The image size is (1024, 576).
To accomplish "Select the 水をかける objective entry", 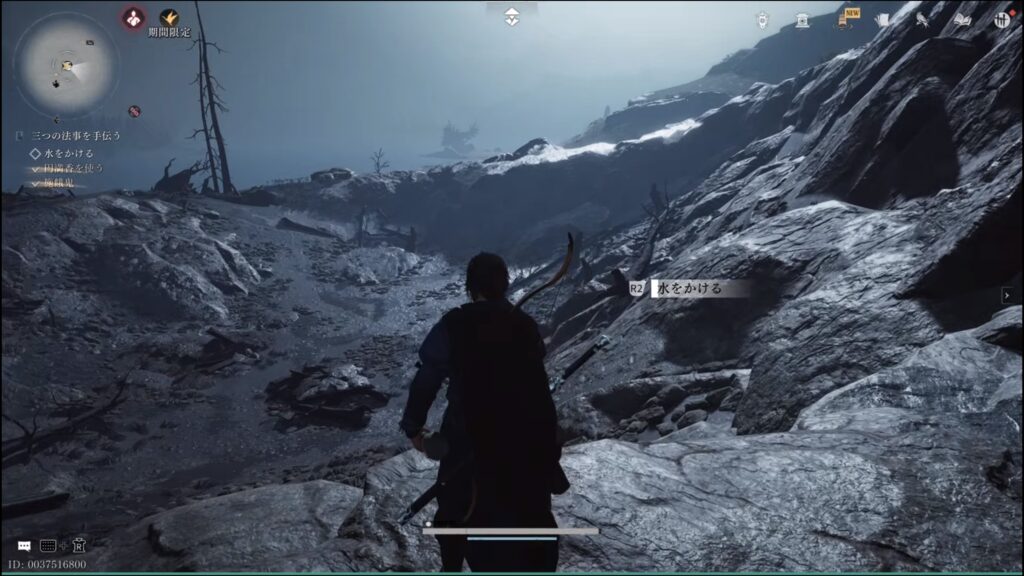I will [68, 153].
